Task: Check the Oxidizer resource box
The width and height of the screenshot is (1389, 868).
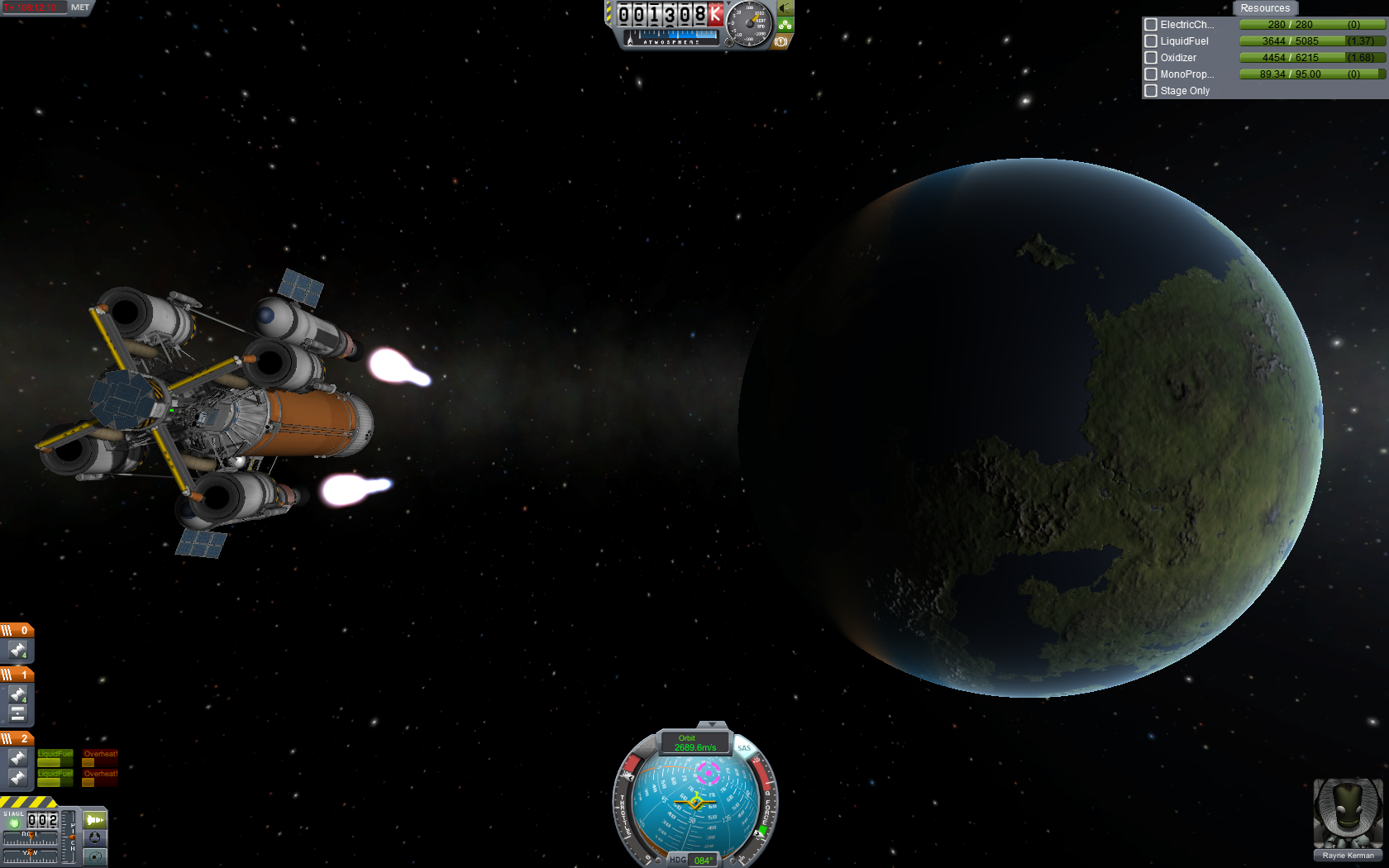Action: tap(1150, 58)
